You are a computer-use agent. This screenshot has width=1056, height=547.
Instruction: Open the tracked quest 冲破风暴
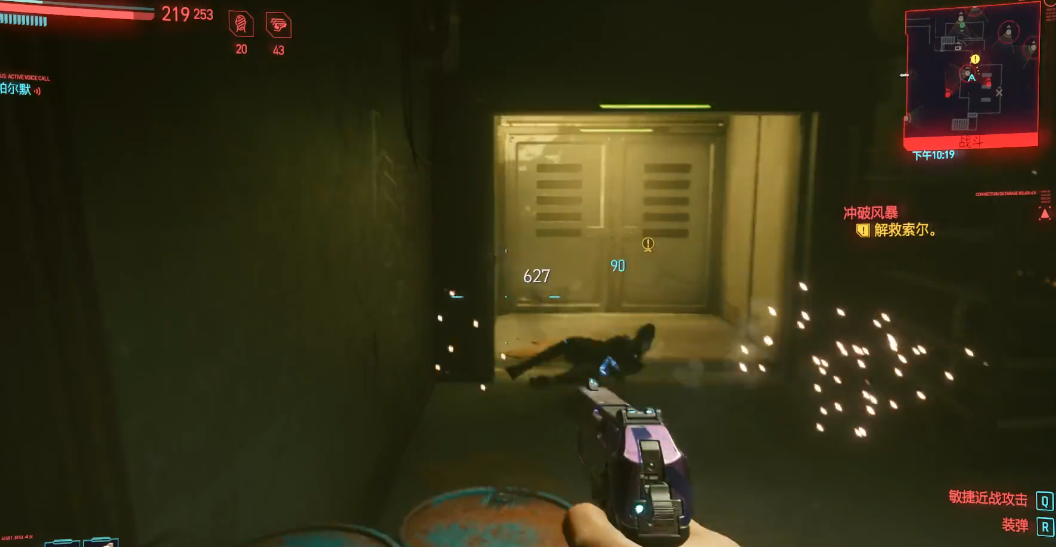click(870, 212)
